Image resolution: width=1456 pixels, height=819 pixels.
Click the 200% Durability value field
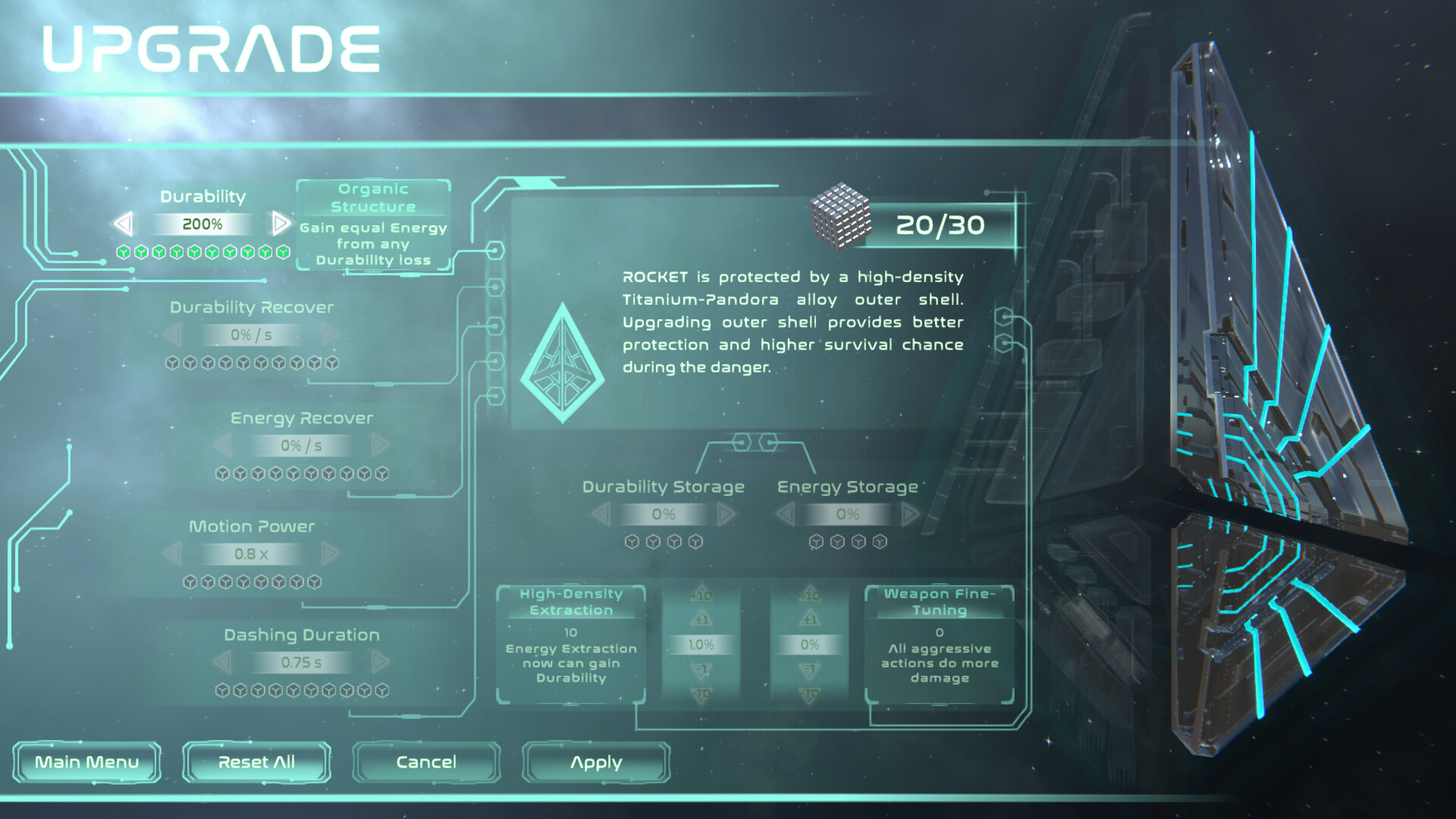point(202,224)
